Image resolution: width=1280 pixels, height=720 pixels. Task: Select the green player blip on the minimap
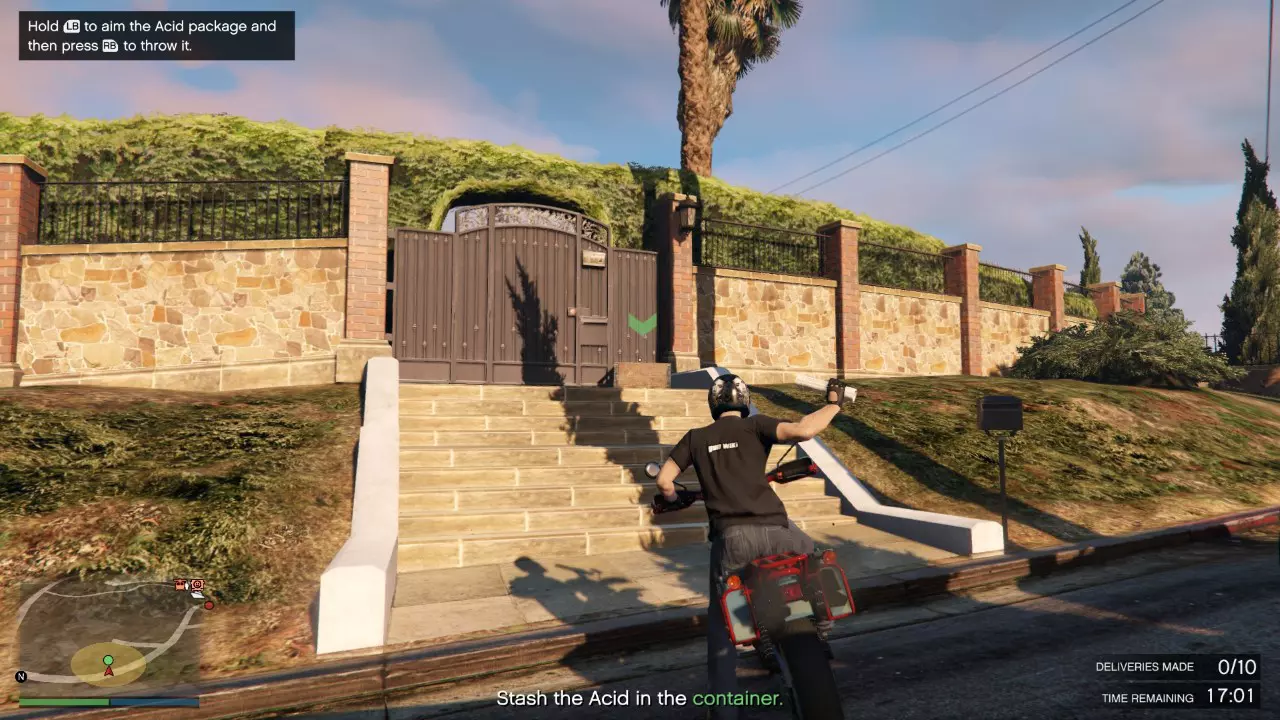point(107,660)
